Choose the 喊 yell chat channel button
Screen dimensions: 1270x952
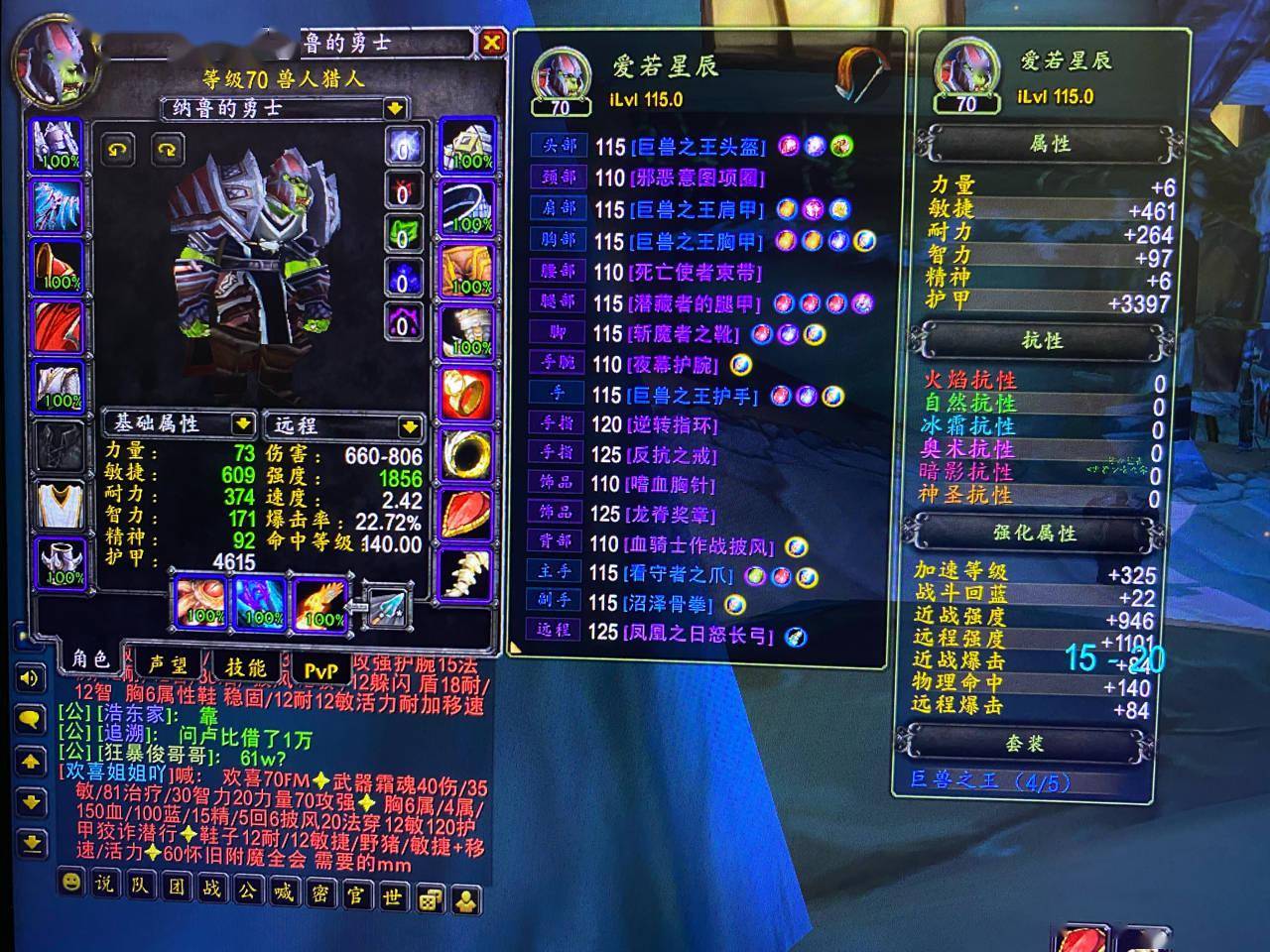tap(284, 892)
